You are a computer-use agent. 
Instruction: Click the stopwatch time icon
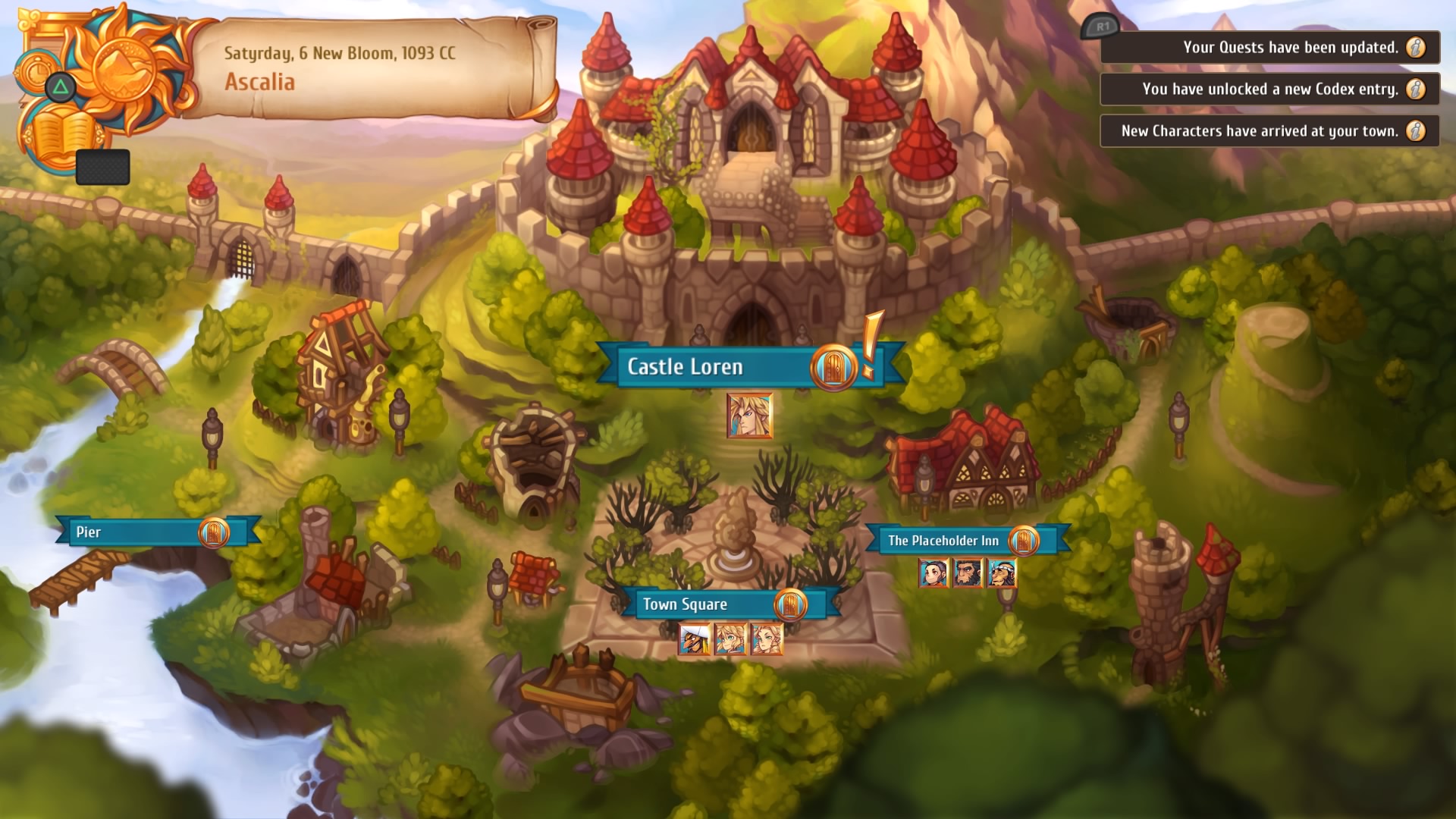tap(36, 72)
